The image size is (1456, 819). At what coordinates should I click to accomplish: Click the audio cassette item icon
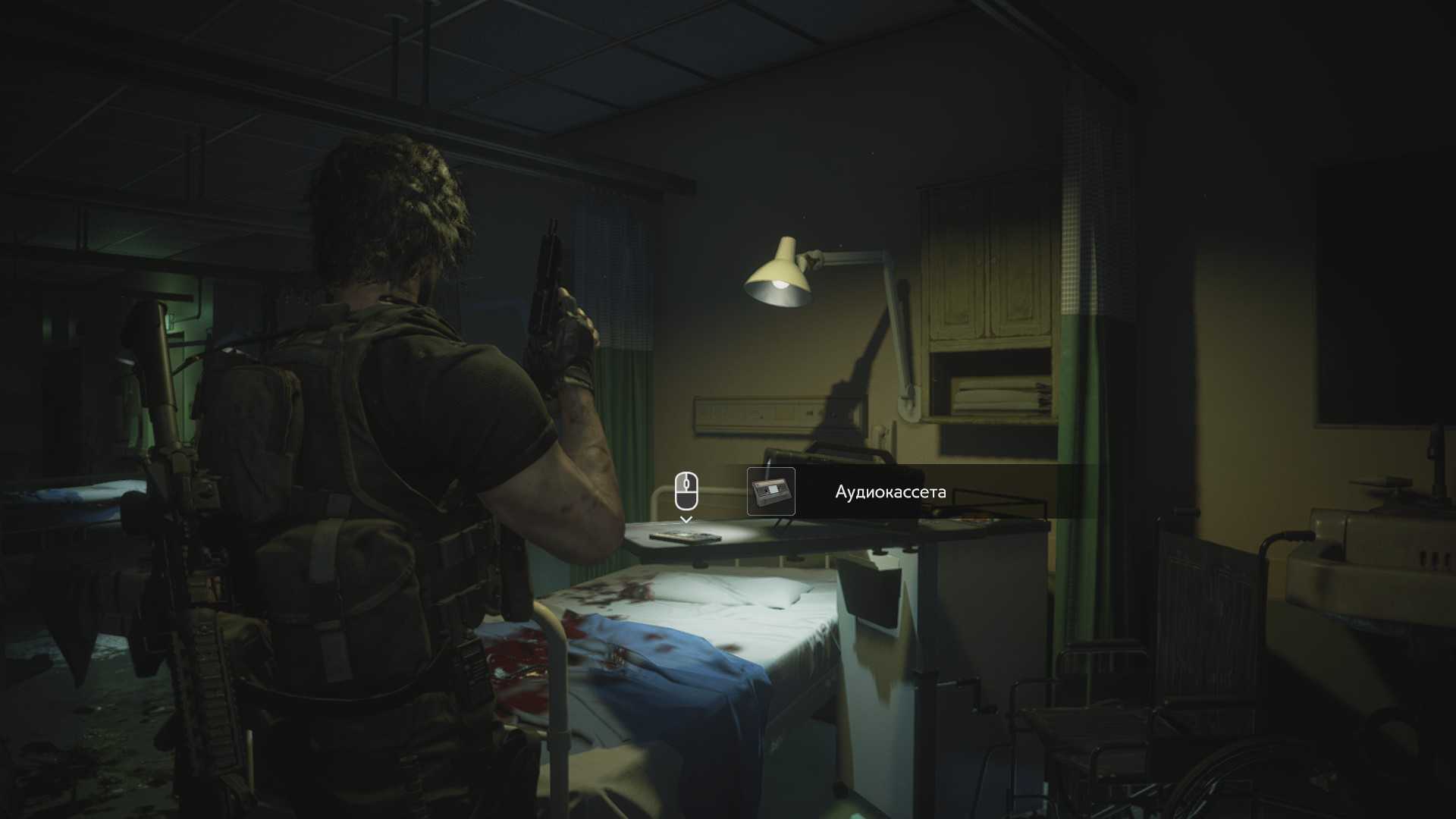[770, 491]
